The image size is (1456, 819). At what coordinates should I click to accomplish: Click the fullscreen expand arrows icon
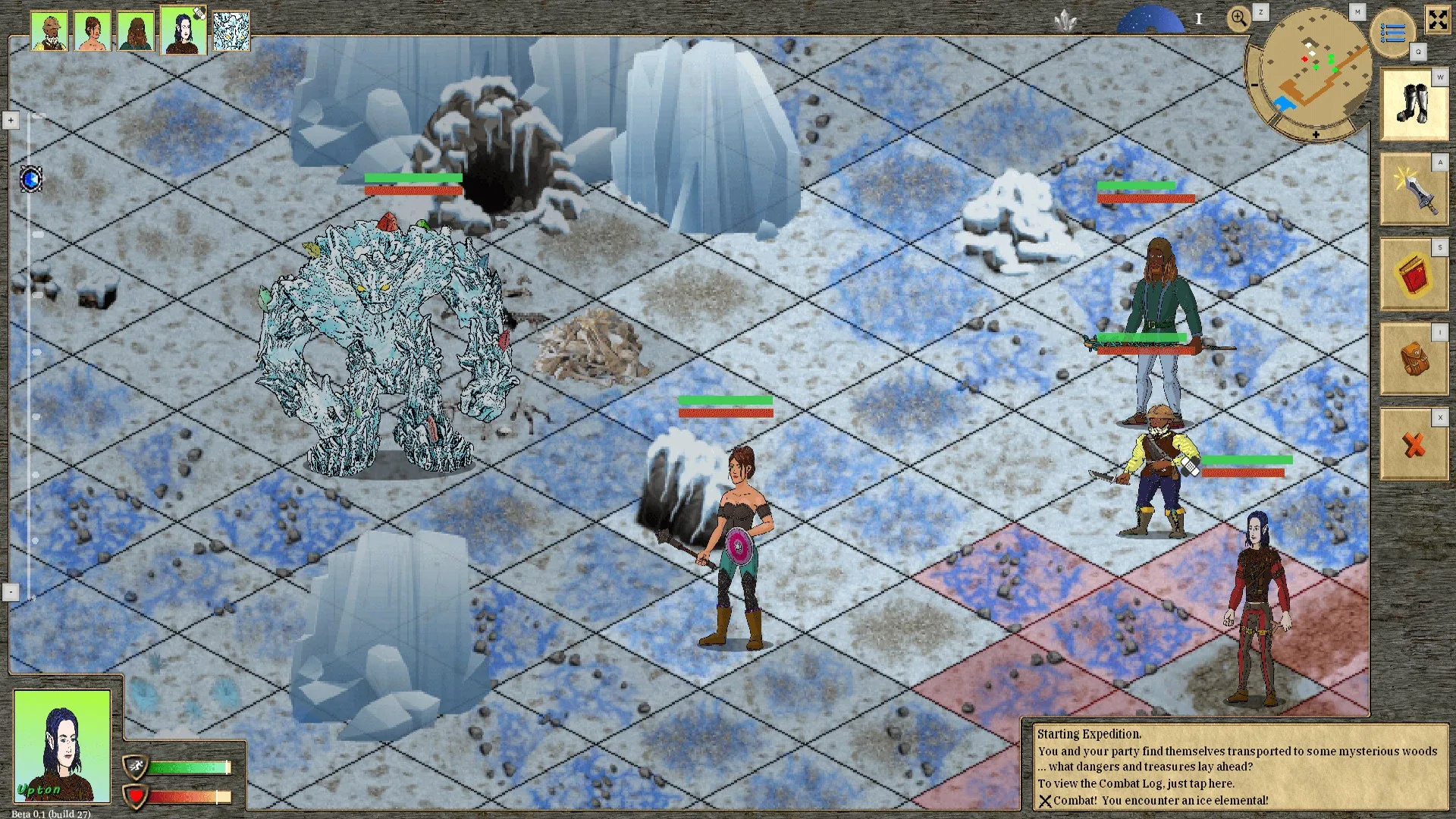tap(1438, 20)
